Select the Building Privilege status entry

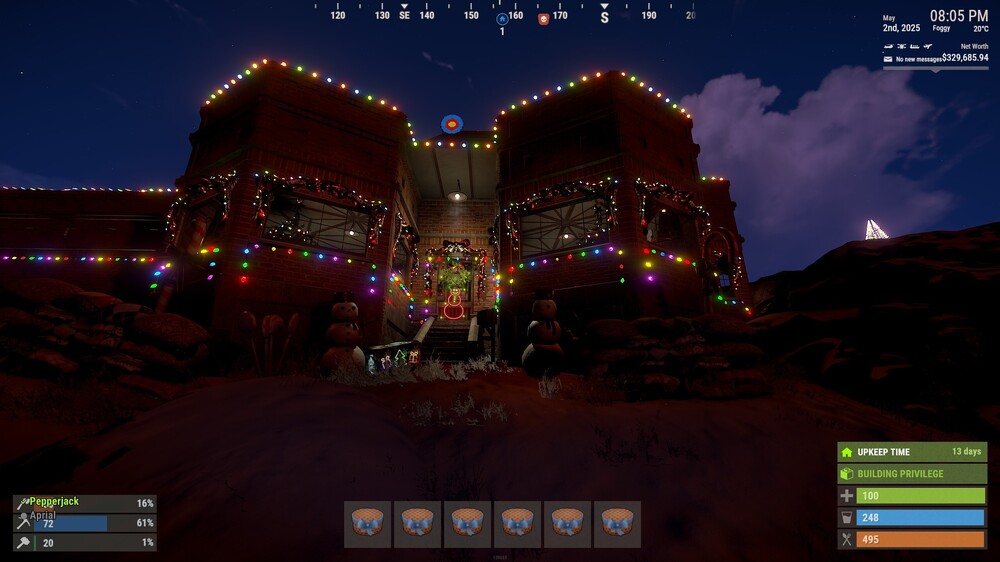pos(912,474)
